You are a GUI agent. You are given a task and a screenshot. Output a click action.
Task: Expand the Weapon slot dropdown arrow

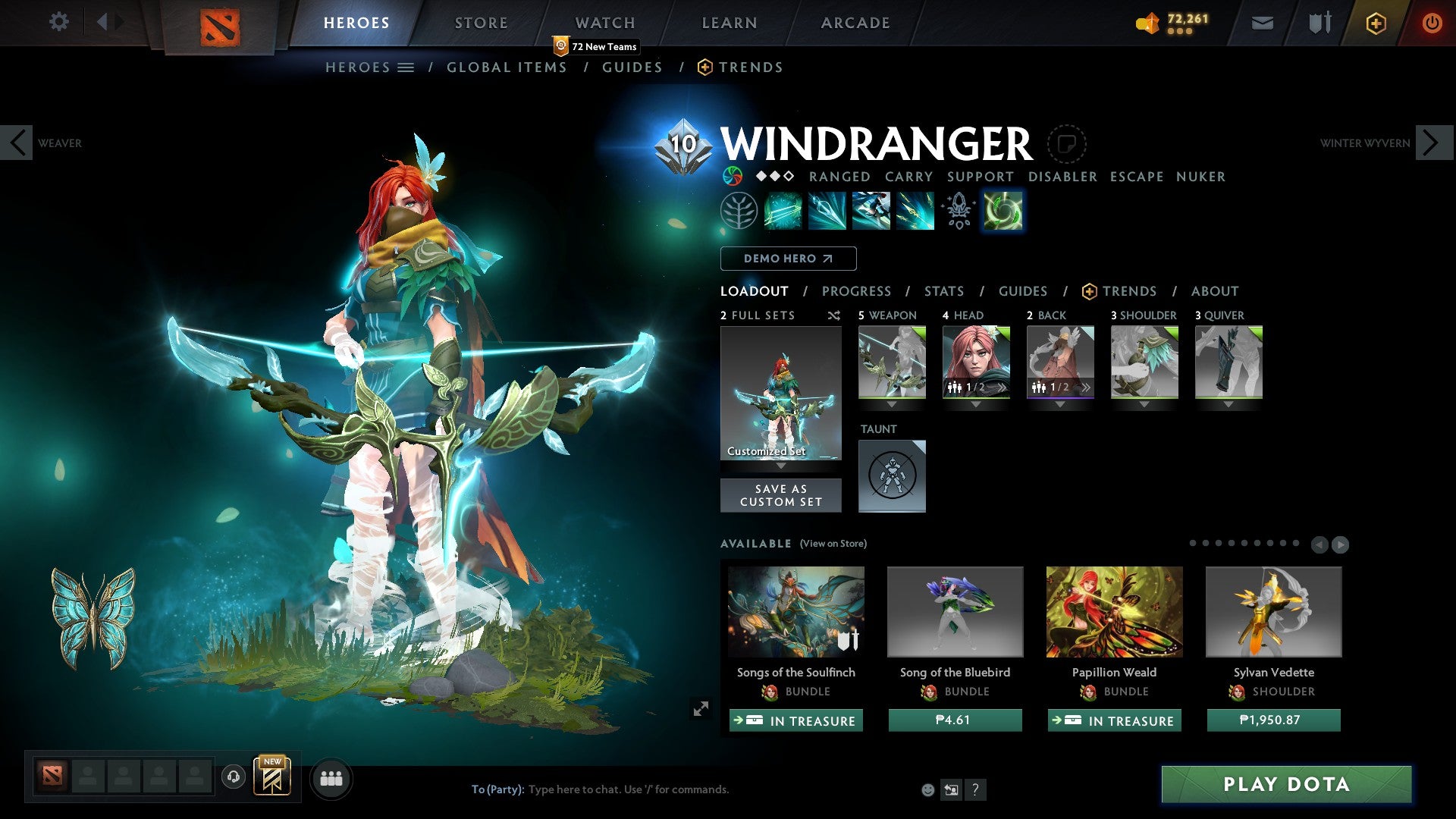coord(892,404)
